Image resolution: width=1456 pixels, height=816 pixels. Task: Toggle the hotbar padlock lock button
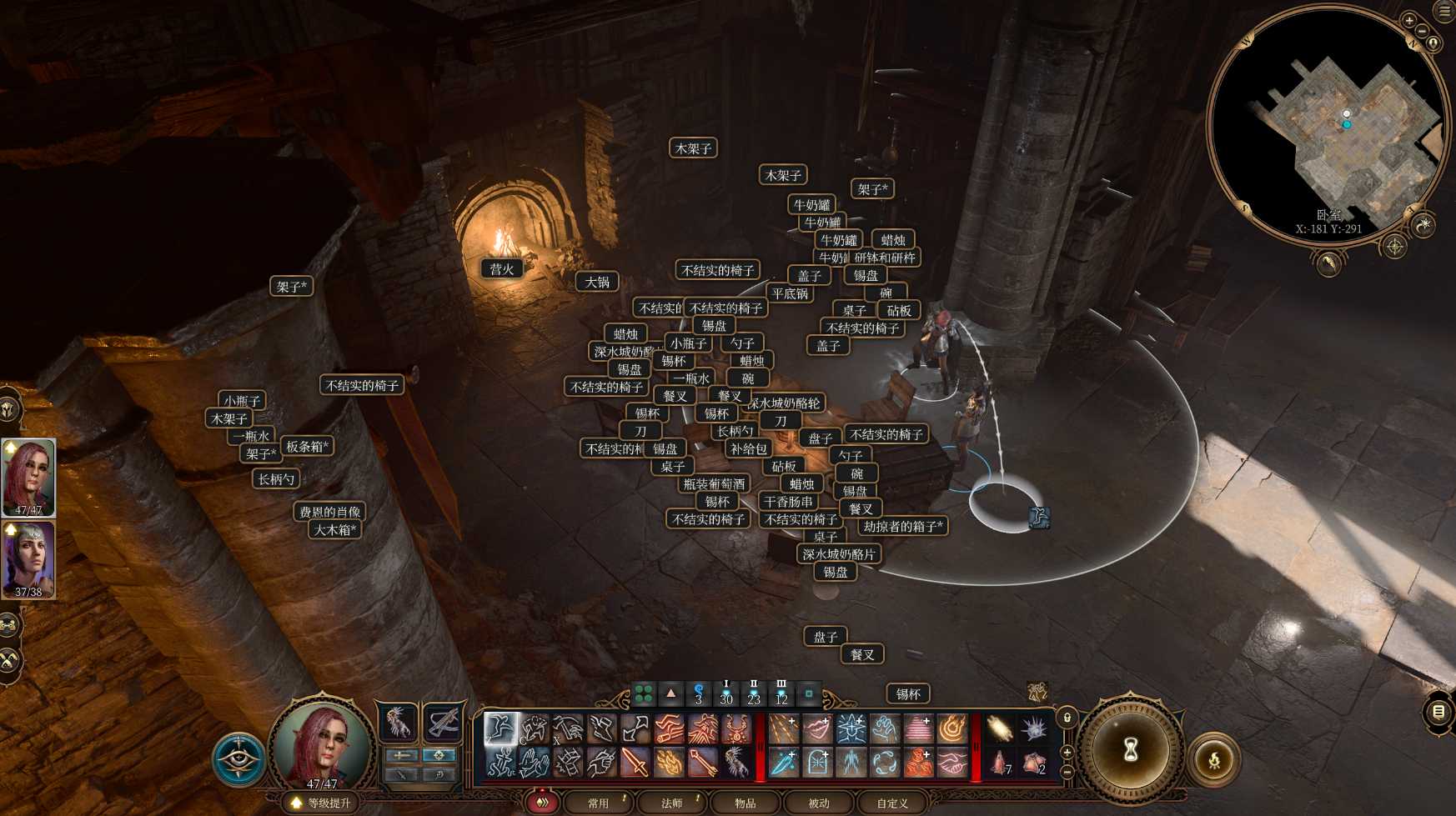(1067, 718)
